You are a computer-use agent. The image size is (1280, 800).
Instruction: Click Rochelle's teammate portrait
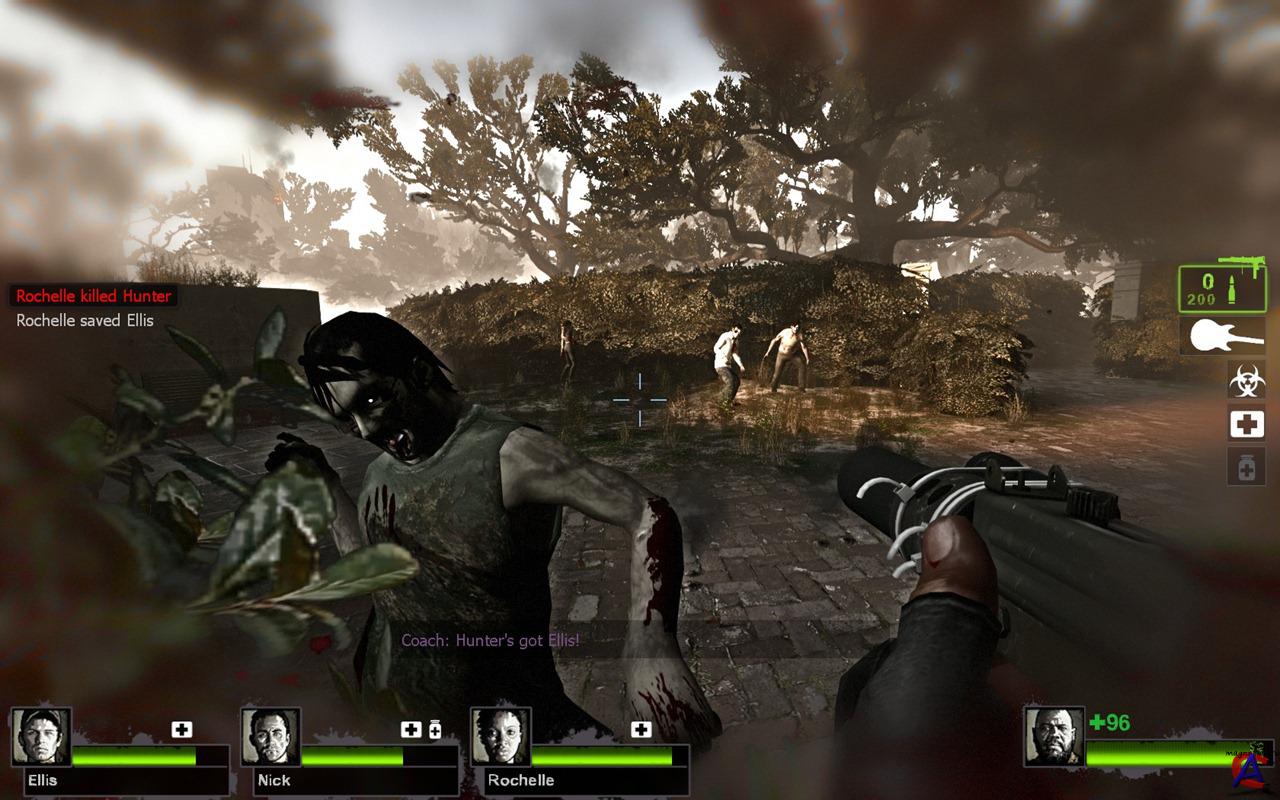501,737
